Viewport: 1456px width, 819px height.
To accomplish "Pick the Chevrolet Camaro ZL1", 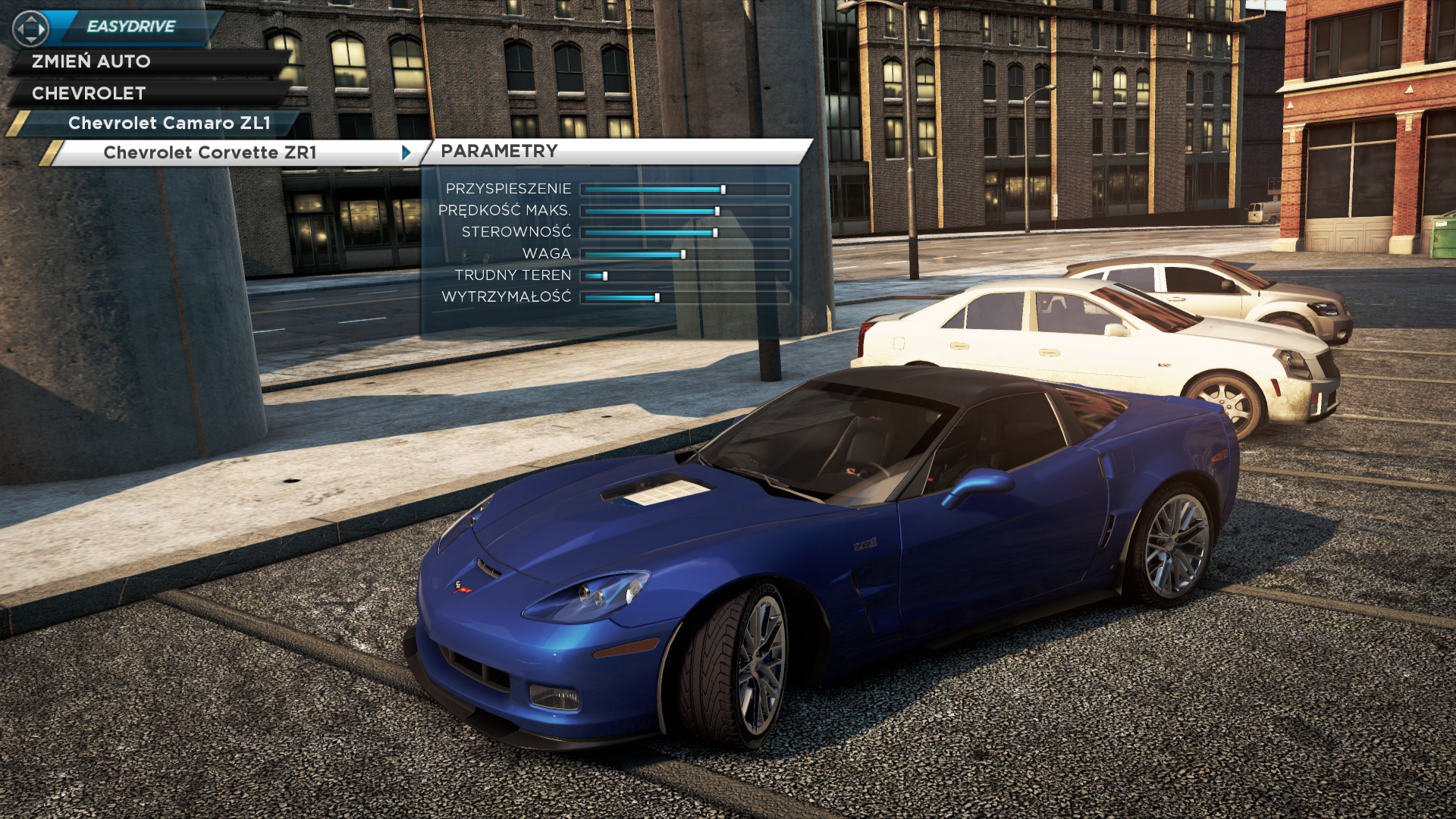I will (x=169, y=123).
